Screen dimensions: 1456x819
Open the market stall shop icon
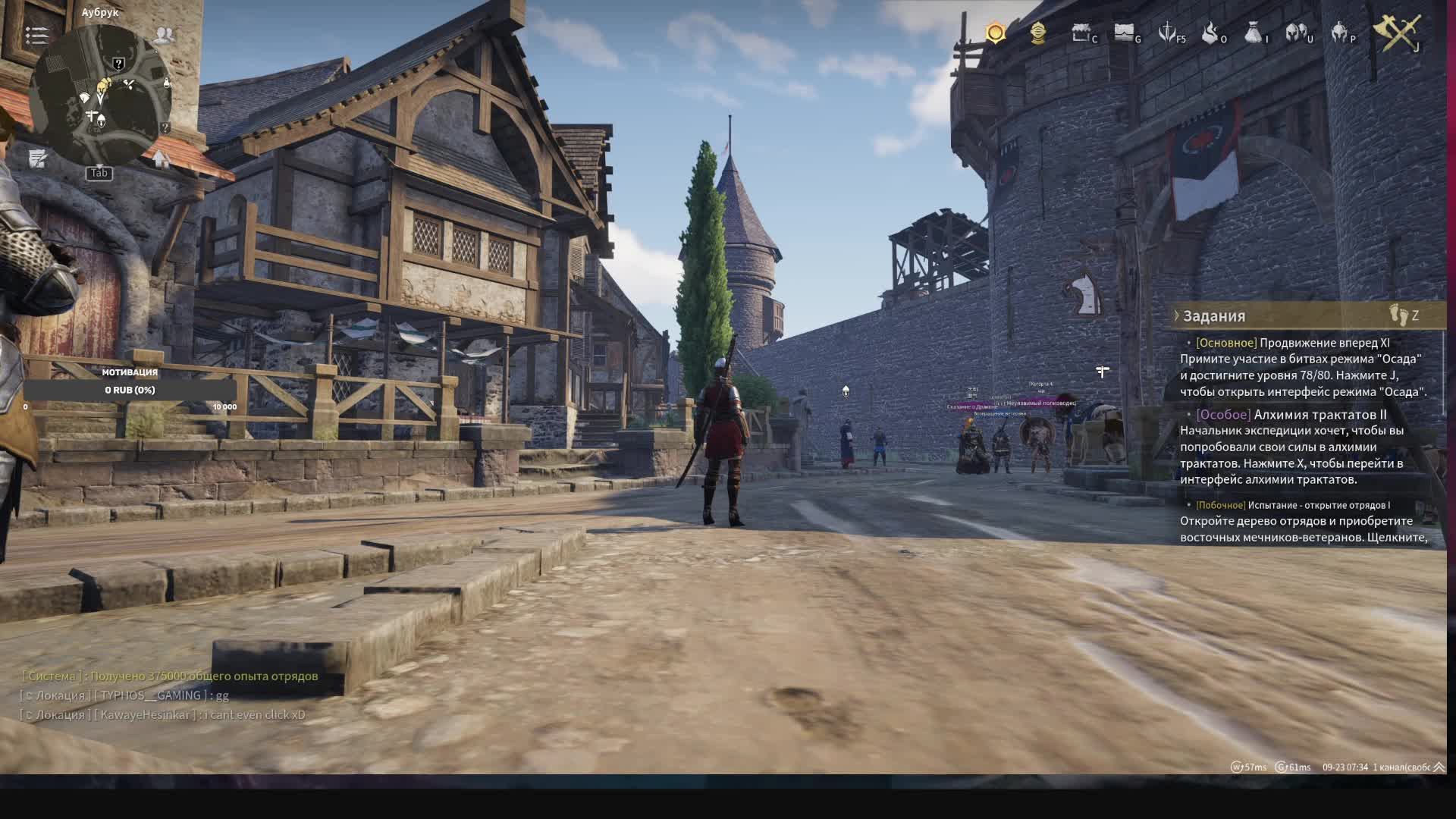(x=1081, y=33)
